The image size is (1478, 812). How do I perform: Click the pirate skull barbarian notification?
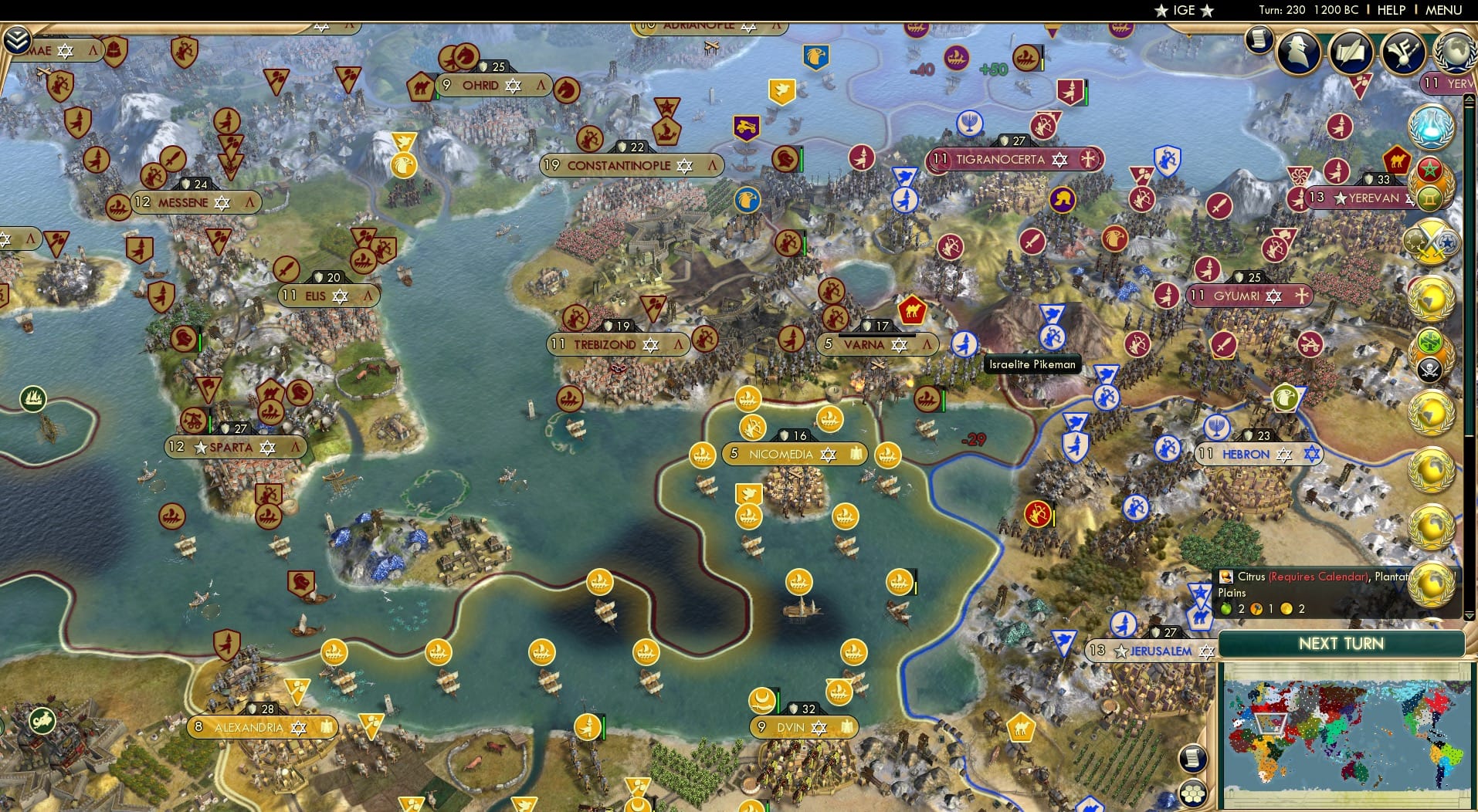point(1431,369)
